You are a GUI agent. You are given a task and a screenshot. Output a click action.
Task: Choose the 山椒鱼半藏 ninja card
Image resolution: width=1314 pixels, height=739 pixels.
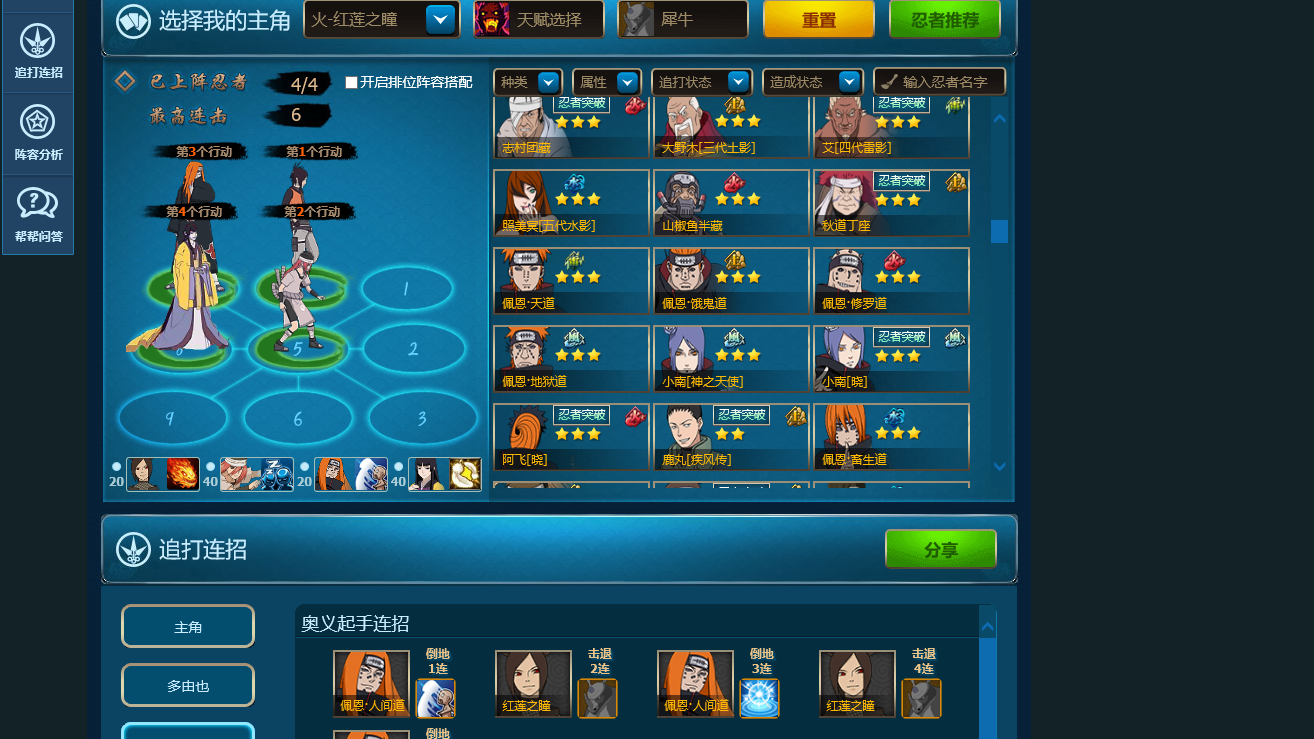click(x=731, y=203)
